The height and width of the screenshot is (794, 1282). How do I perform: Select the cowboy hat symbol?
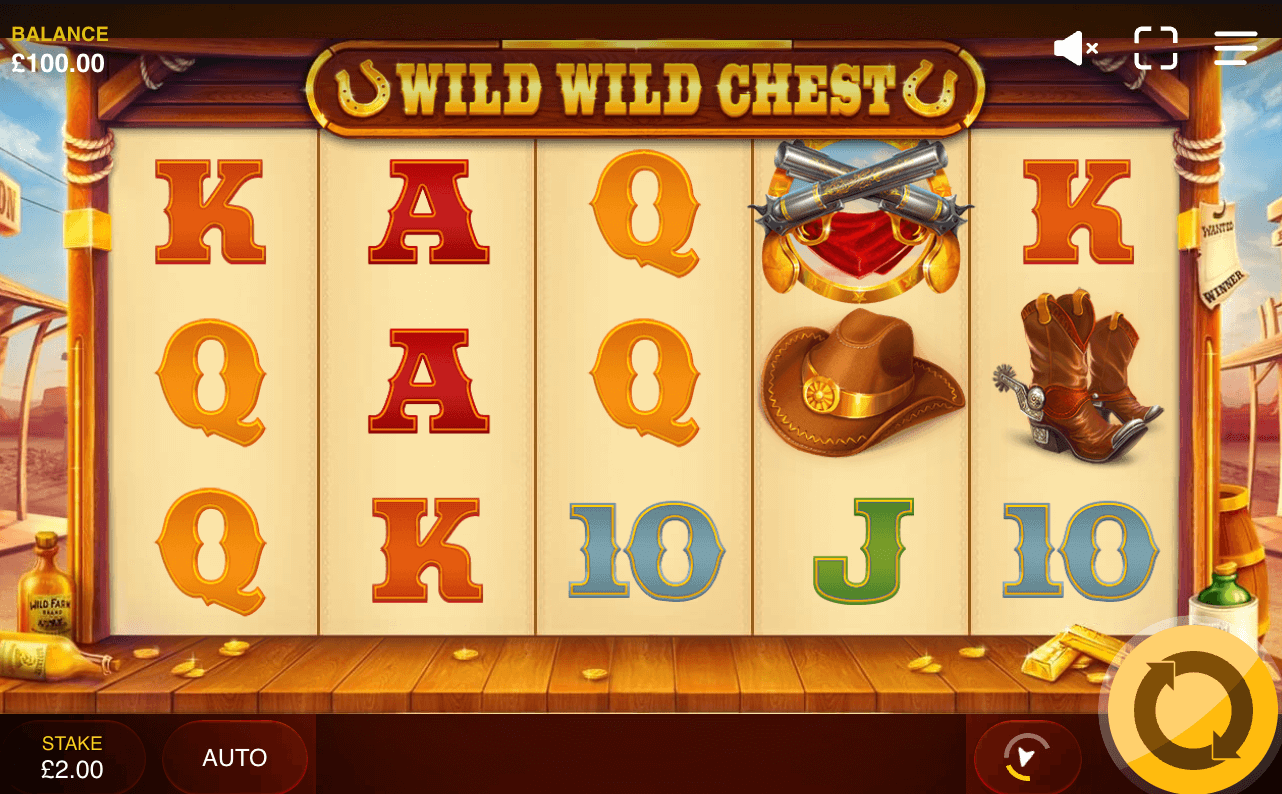[860, 384]
